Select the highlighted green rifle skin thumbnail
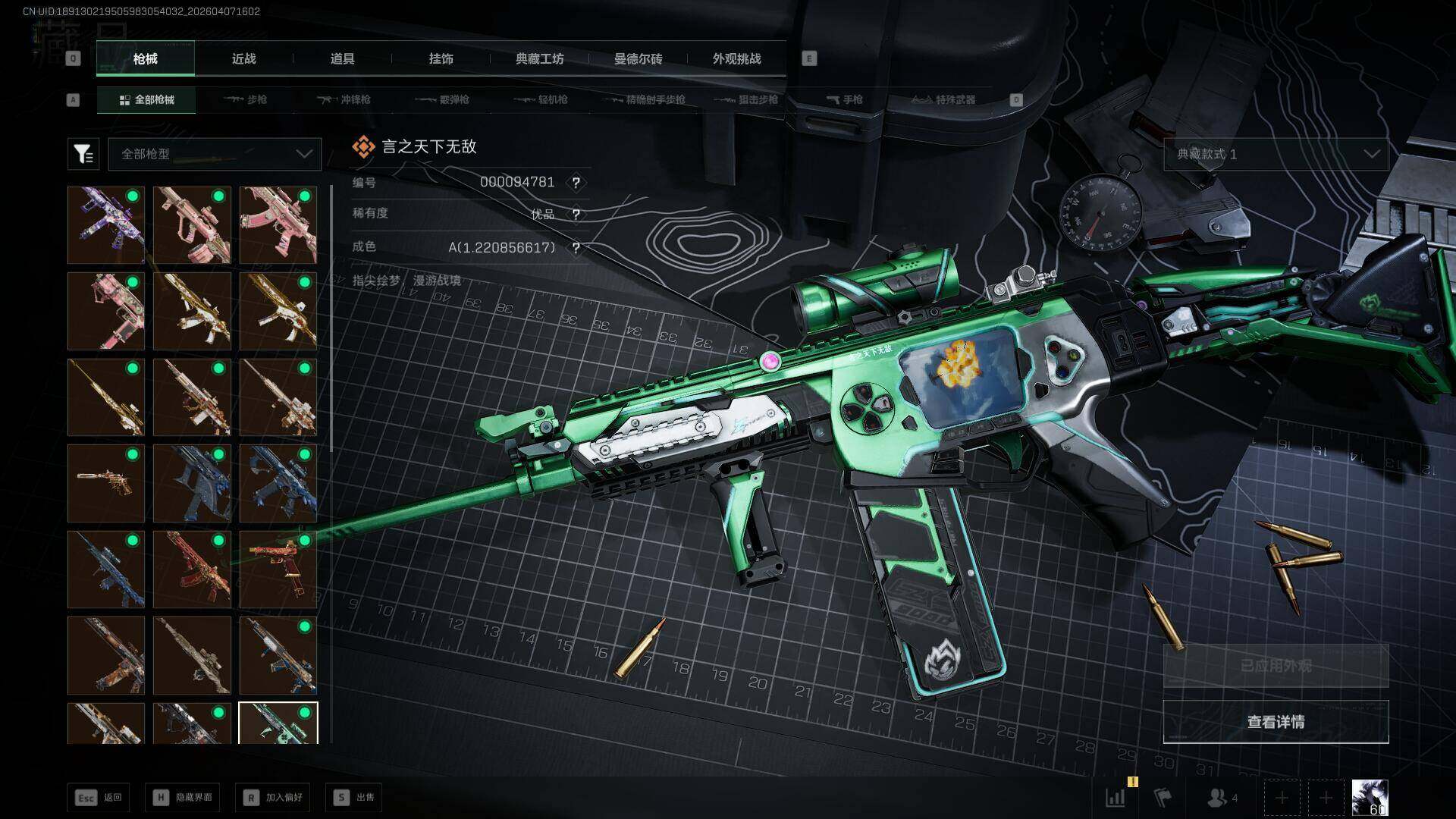1456x819 pixels. click(x=278, y=723)
